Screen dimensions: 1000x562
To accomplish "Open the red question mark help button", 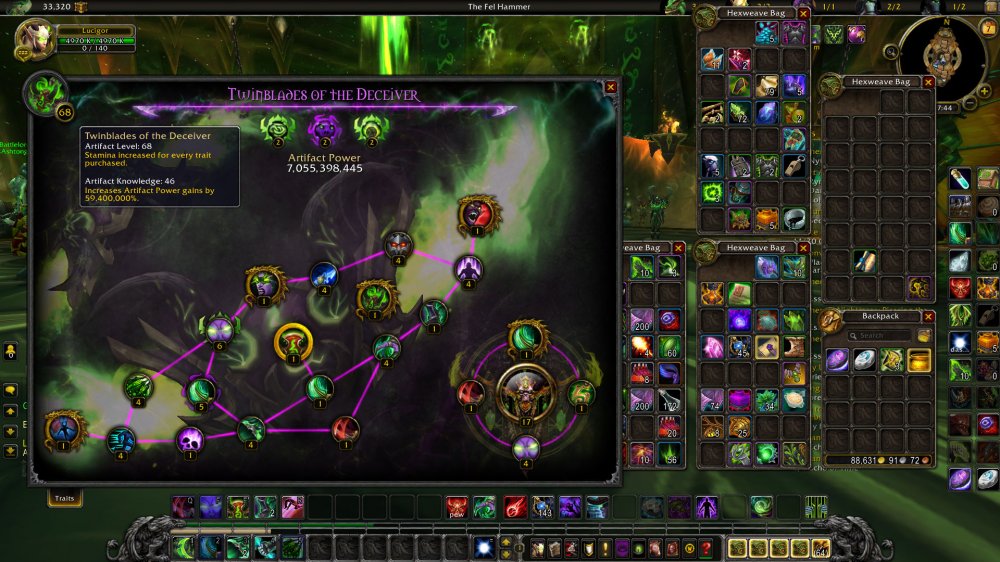I will 706,548.
